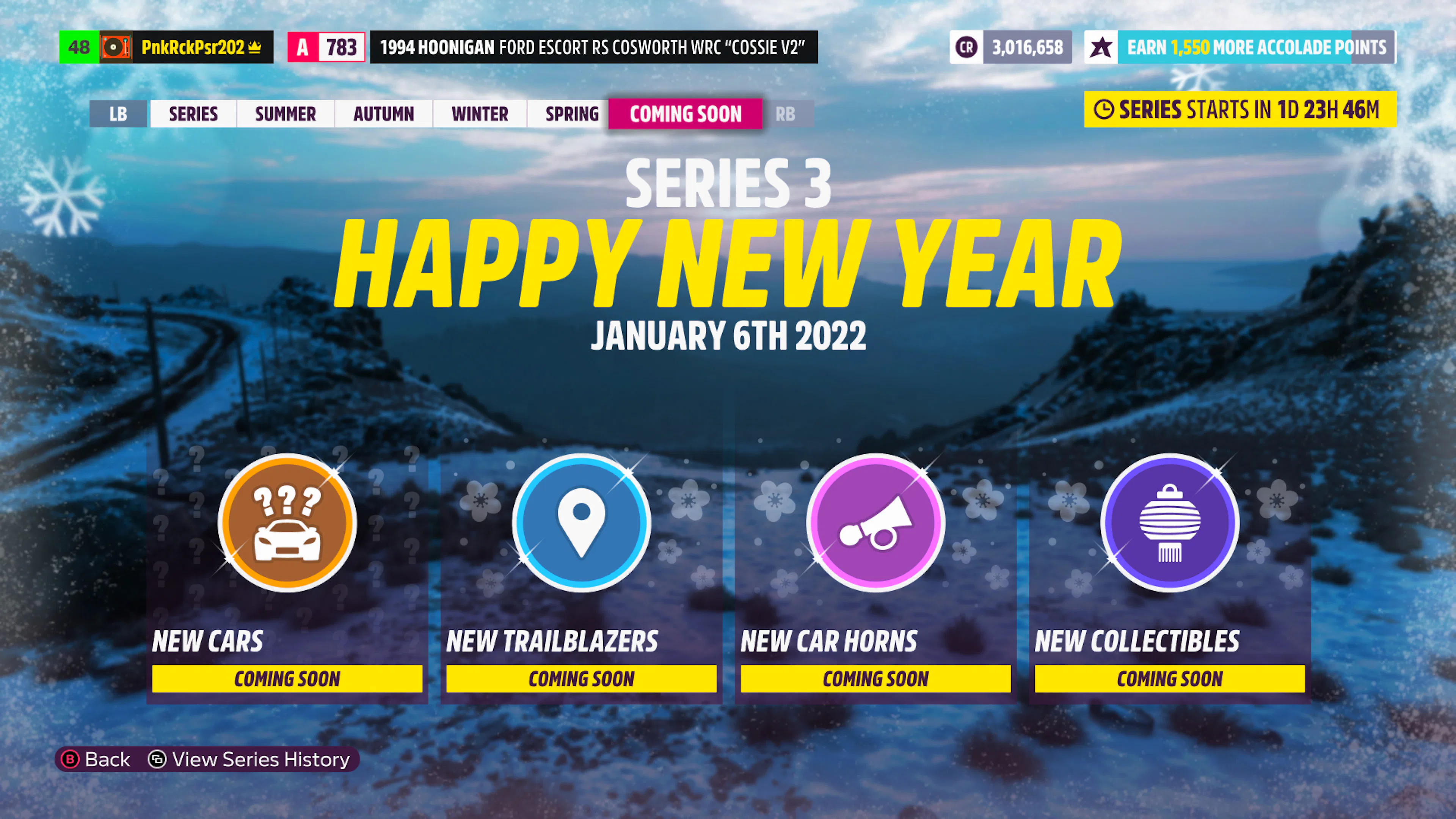The height and width of the screenshot is (819, 1456).
Task: Select the New Trailblazers card
Action: tap(581, 576)
